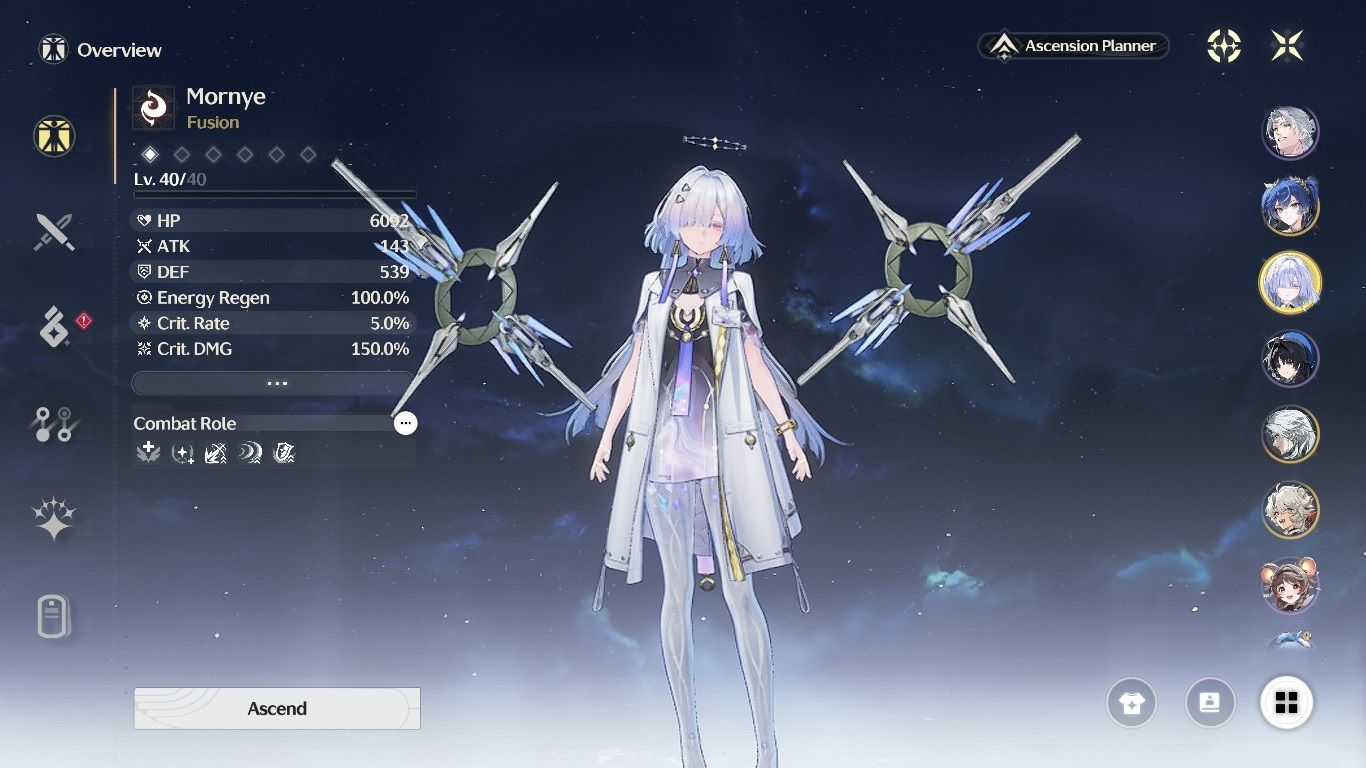Open the bottom tag-shaped sidebar tab
This screenshot has width=1366, height=768.
pos(54,616)
